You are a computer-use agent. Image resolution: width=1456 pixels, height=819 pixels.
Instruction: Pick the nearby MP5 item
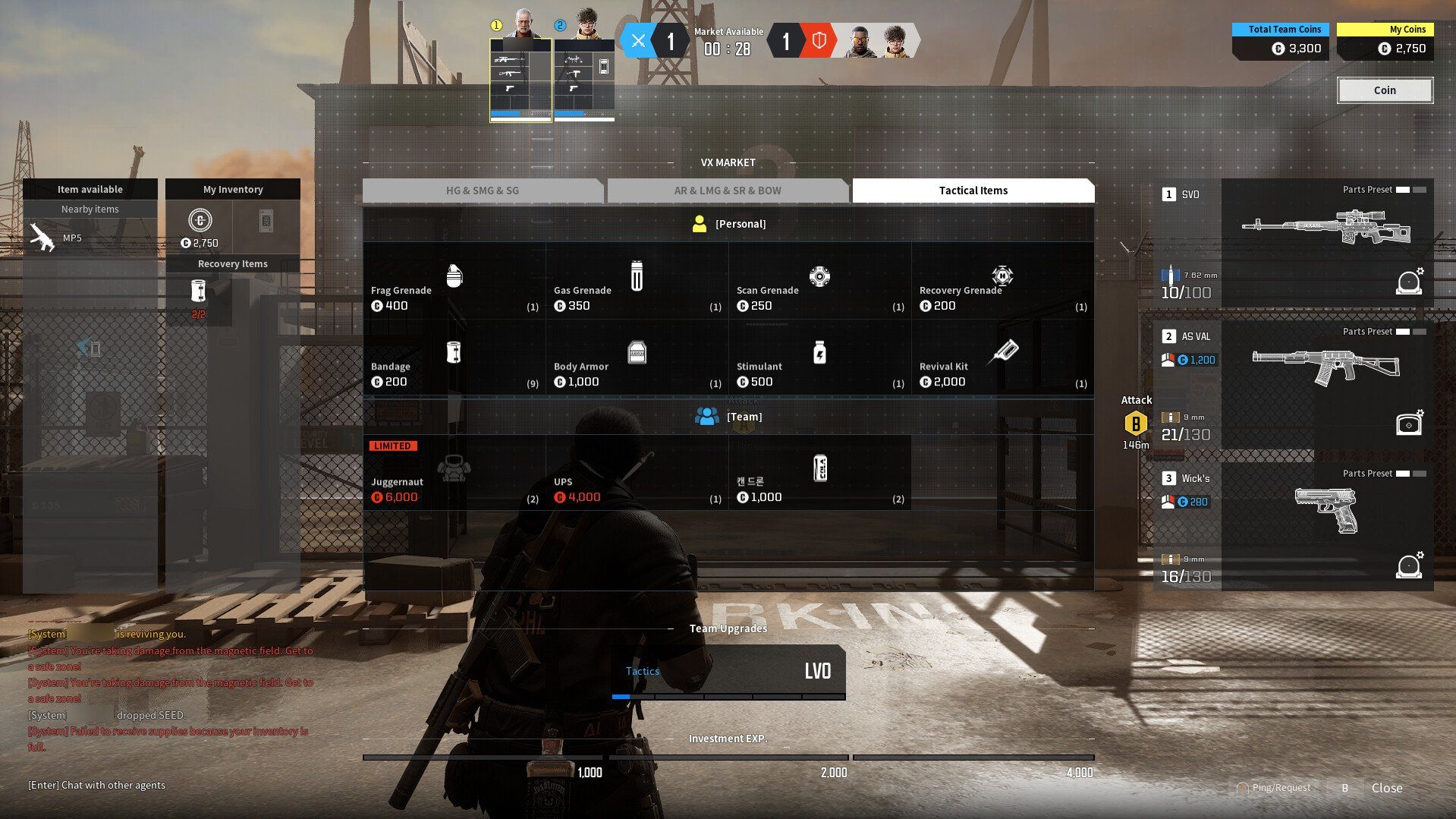(90, 238)
